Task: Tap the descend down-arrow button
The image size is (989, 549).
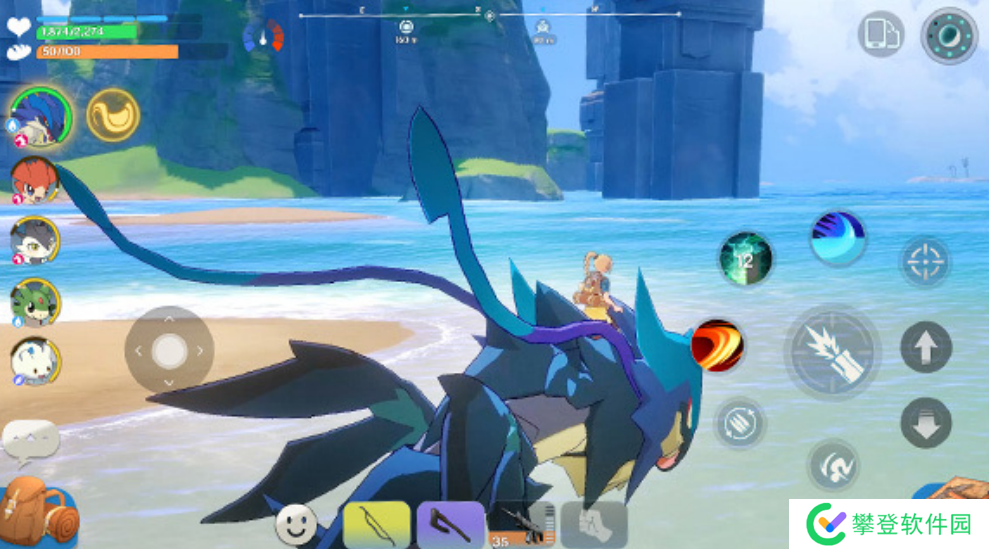Action: (925, 422)
